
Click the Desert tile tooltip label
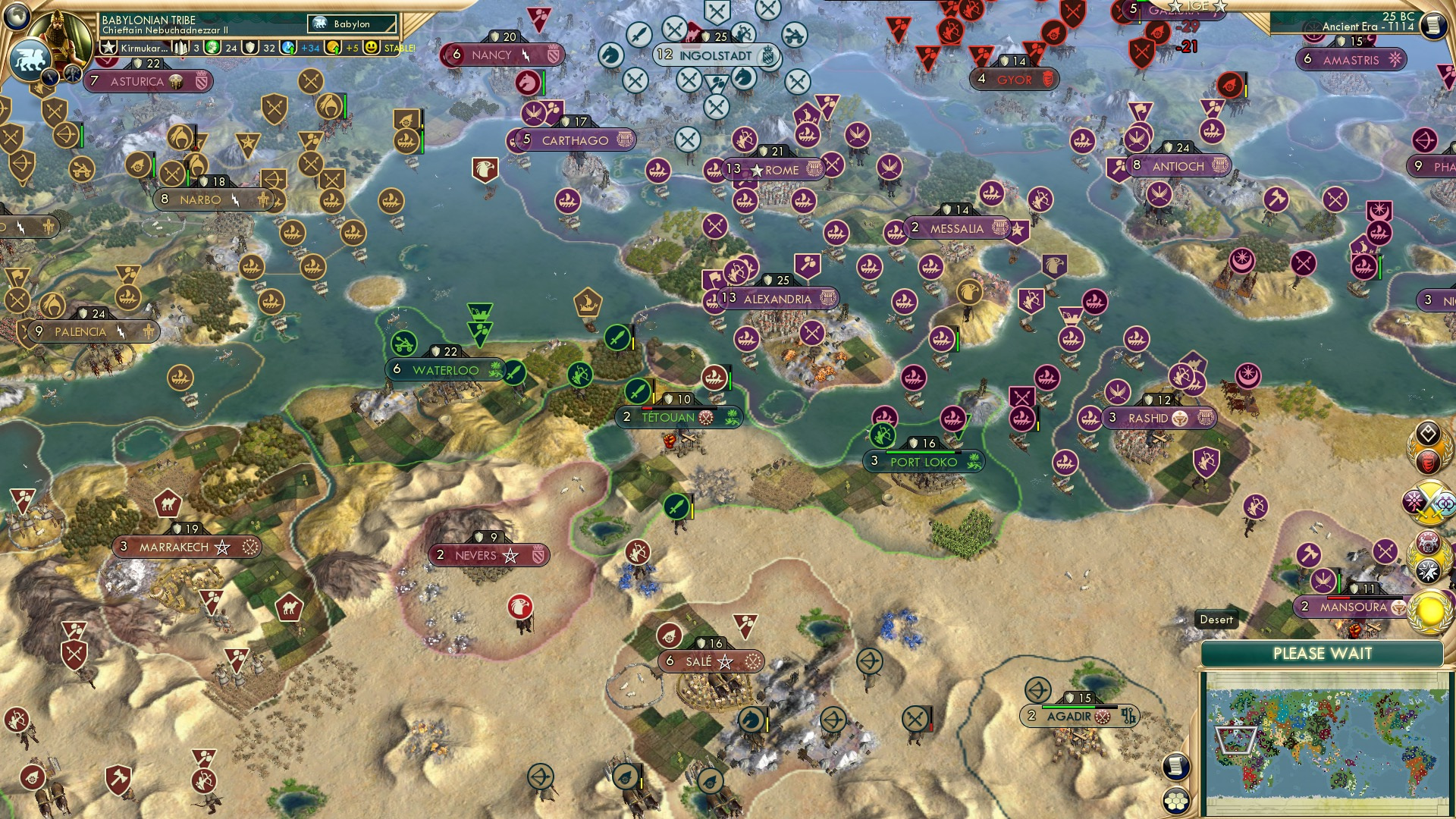[1216, 620]
